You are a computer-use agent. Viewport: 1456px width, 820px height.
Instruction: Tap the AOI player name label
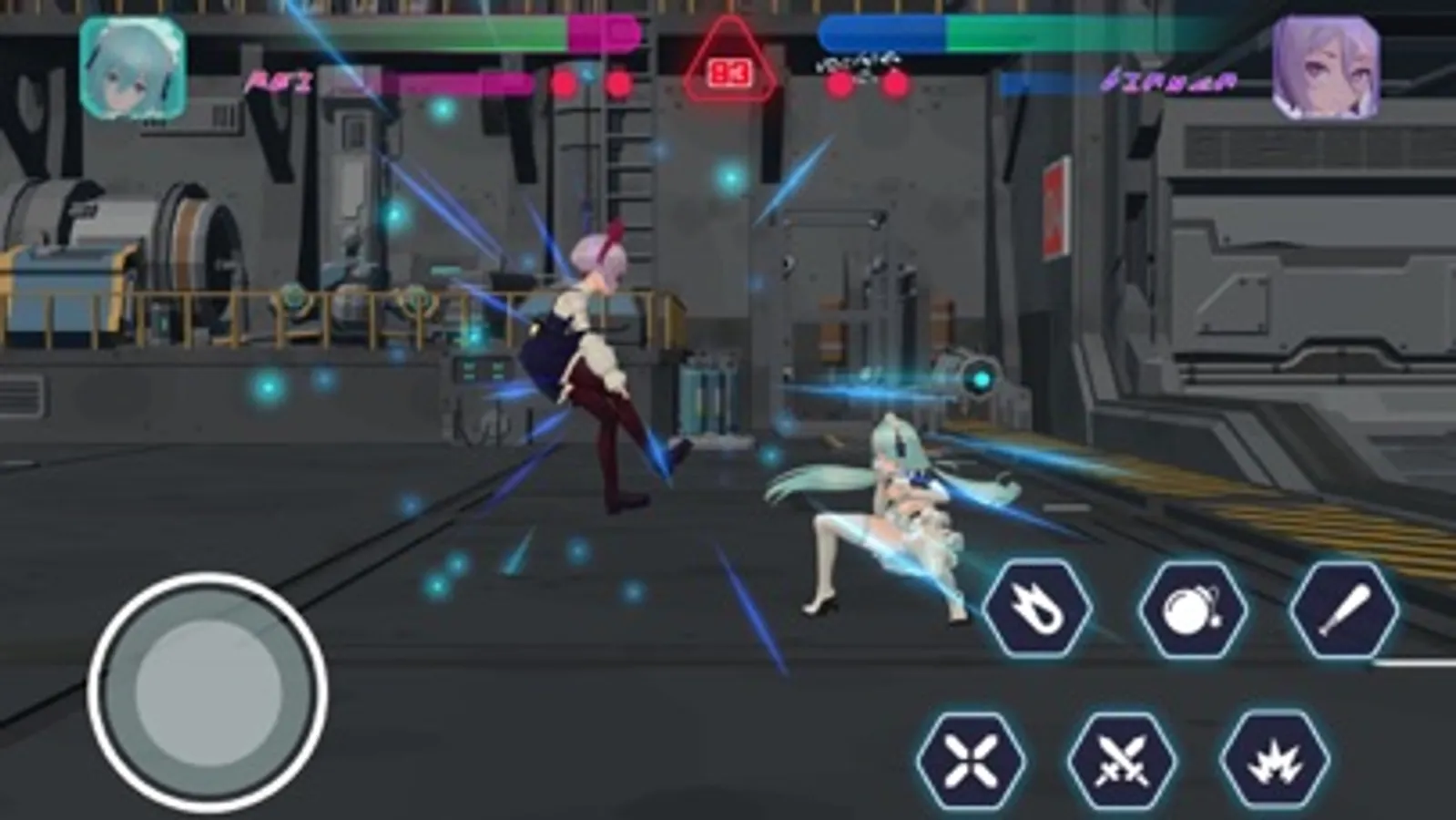click(x=280, y=82)
